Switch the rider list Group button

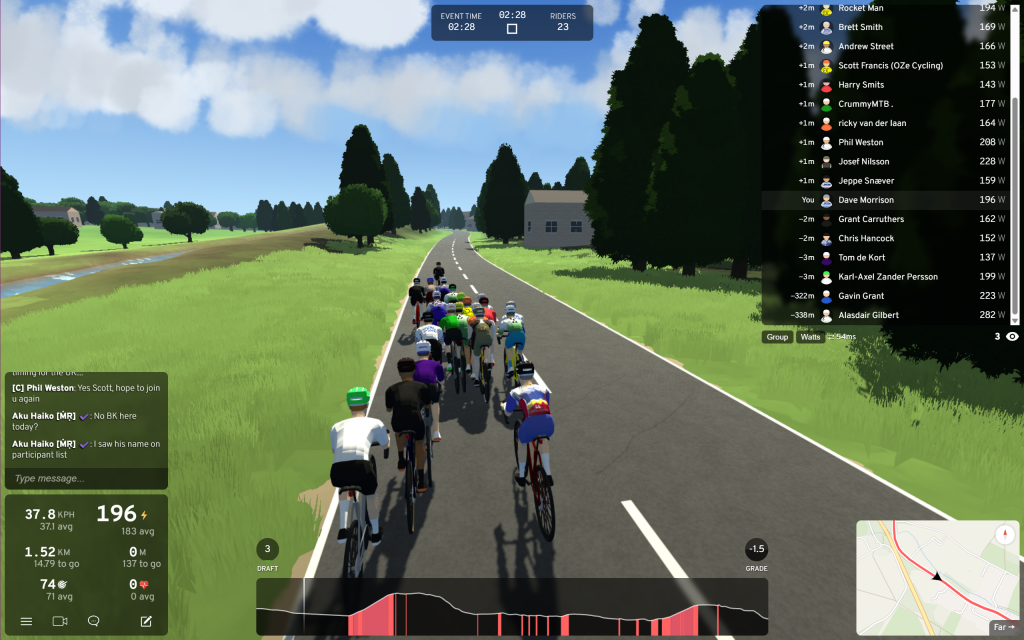click(777, 337)
